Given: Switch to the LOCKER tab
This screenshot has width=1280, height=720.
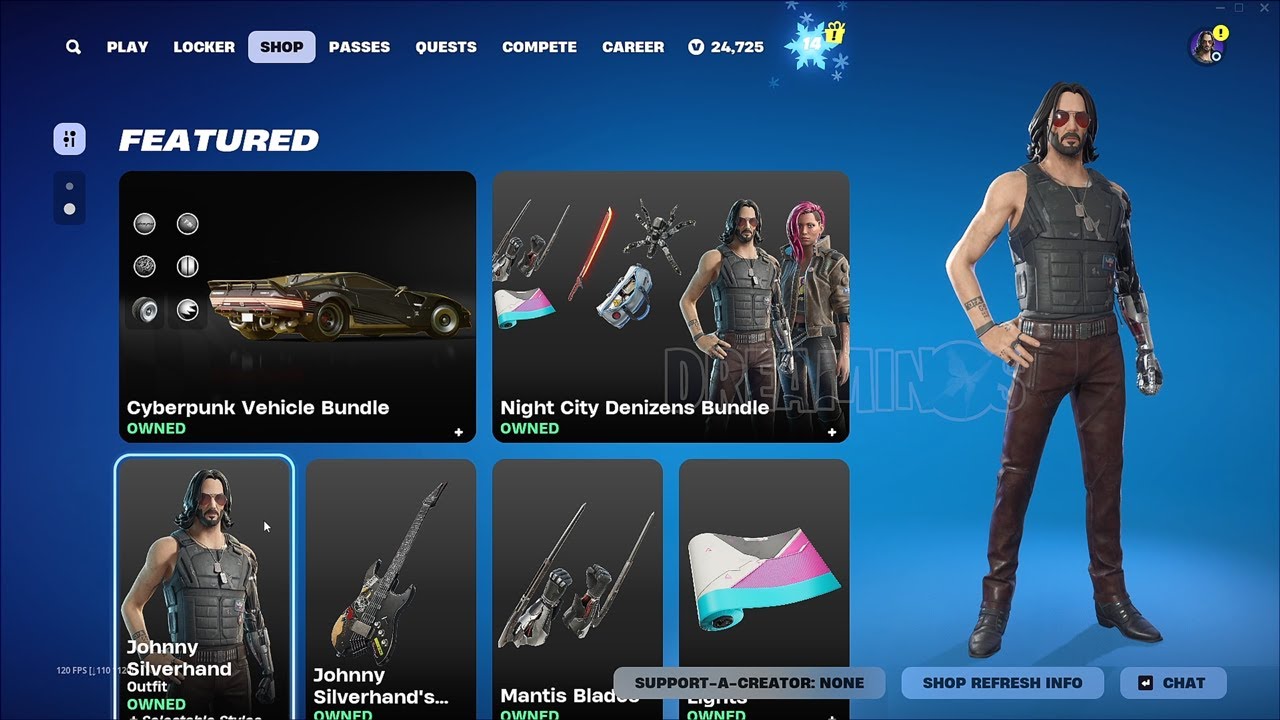Looking at the screenshot, I should (x=203, y=46).
